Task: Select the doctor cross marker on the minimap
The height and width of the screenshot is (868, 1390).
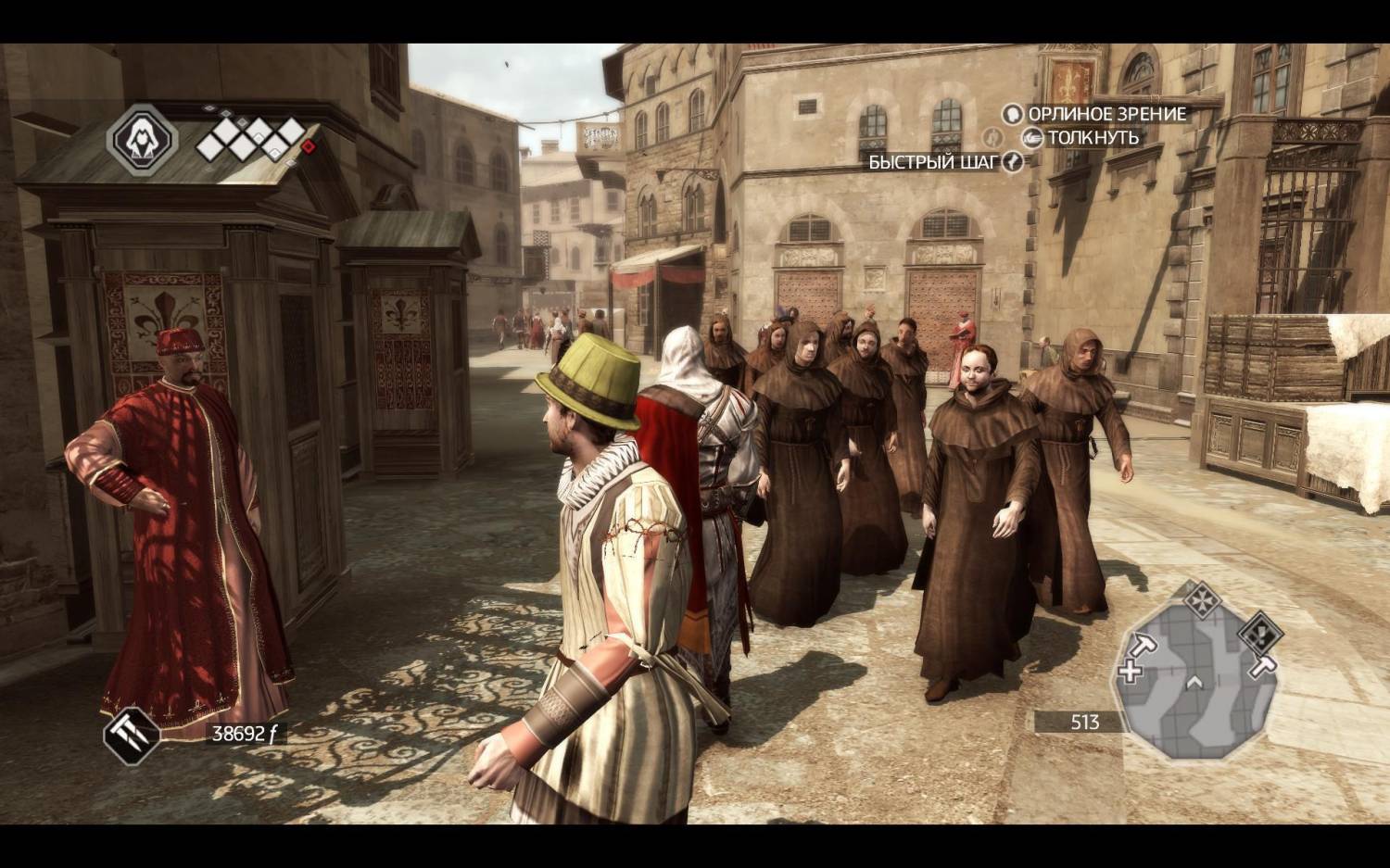Action: 1131,671
